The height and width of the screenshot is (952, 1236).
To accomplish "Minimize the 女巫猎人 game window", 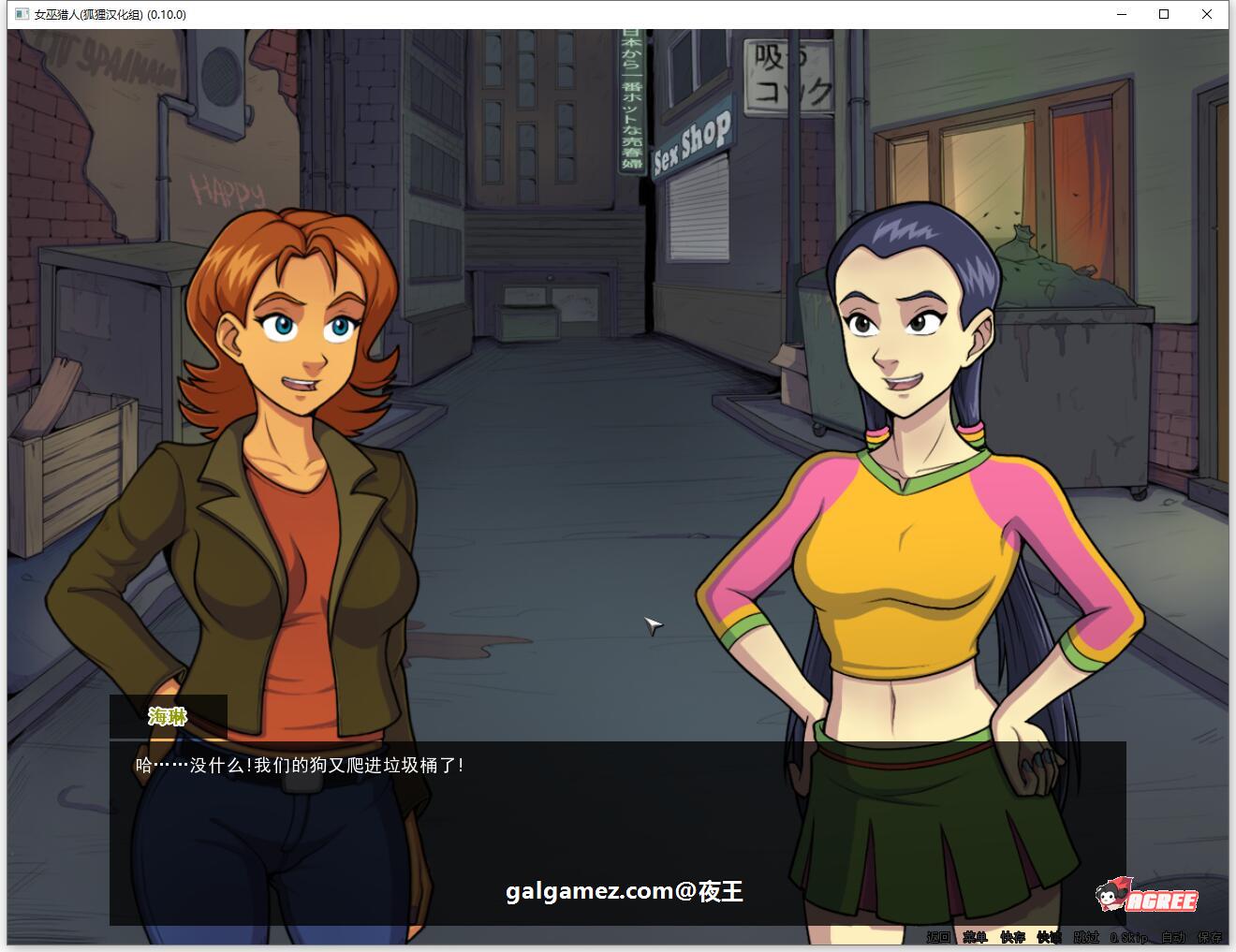I will click(x=1120, y=14).
